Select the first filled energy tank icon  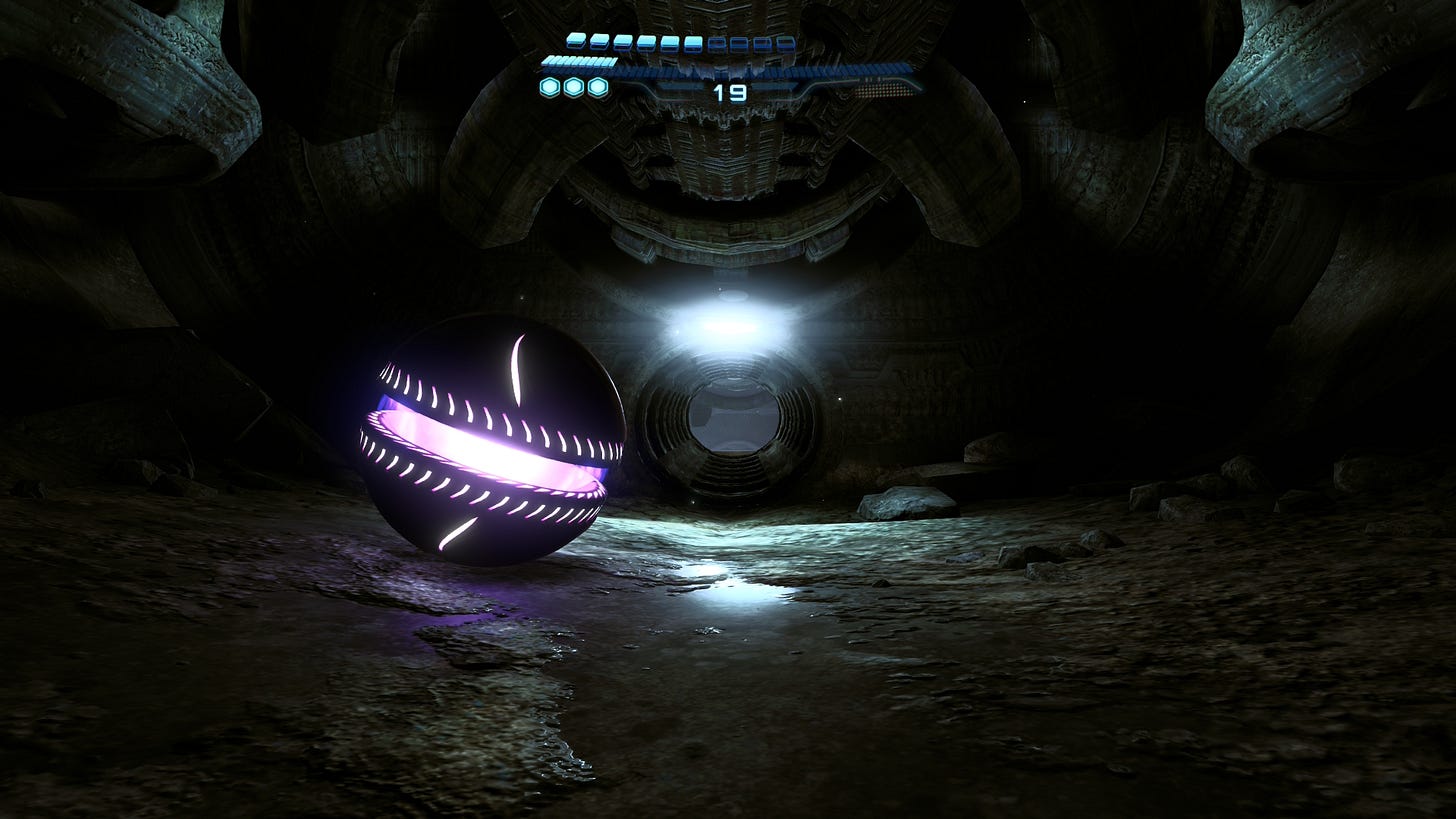(x=575, y=41)
